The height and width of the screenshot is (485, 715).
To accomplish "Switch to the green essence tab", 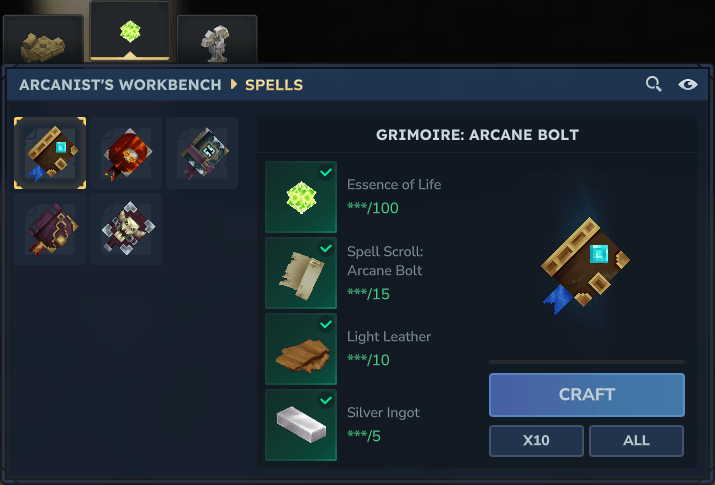I will tap(130, 31).
